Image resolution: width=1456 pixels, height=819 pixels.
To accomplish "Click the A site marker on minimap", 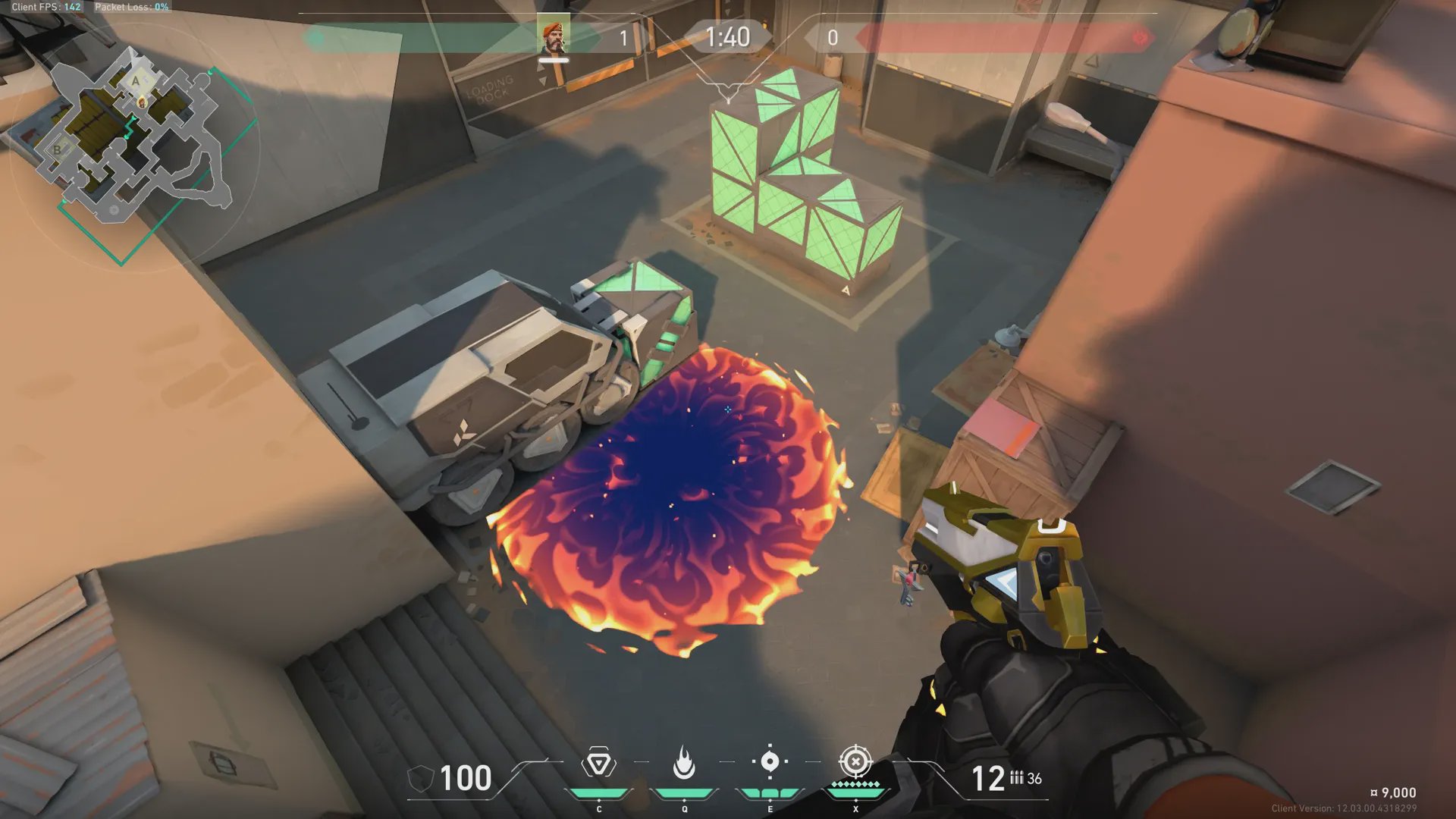I will pyautogui.click(x=136, y=80).
